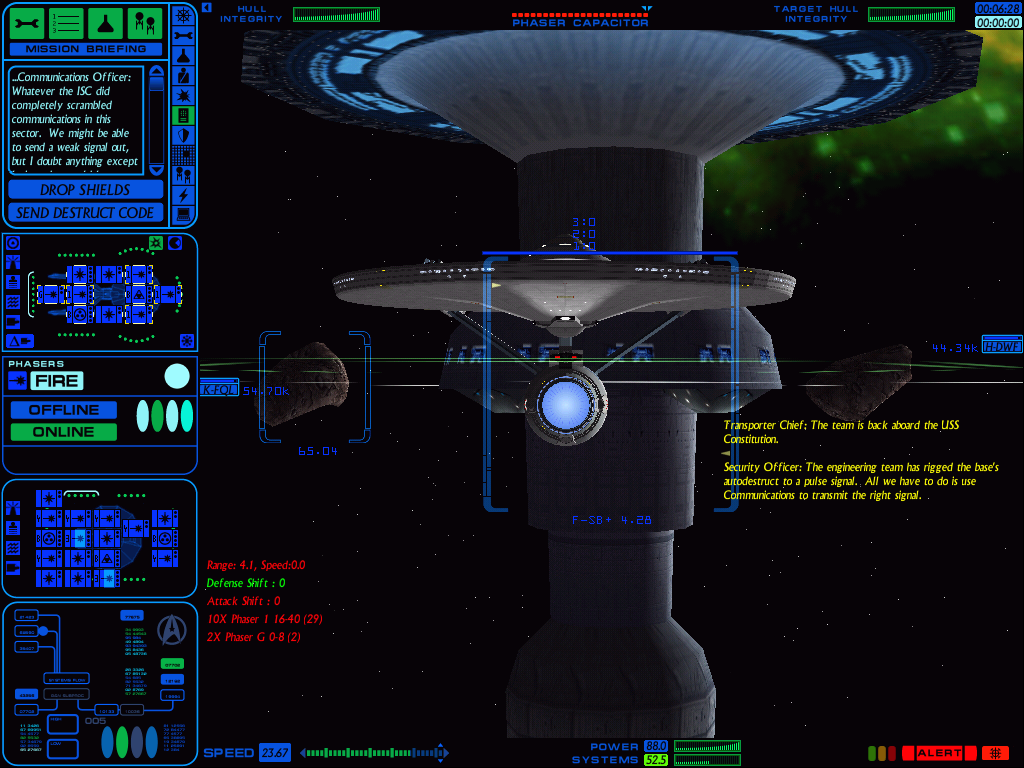Click the Drop Shields button
This screenshot has width=1024, height=768.
(85, 190)
